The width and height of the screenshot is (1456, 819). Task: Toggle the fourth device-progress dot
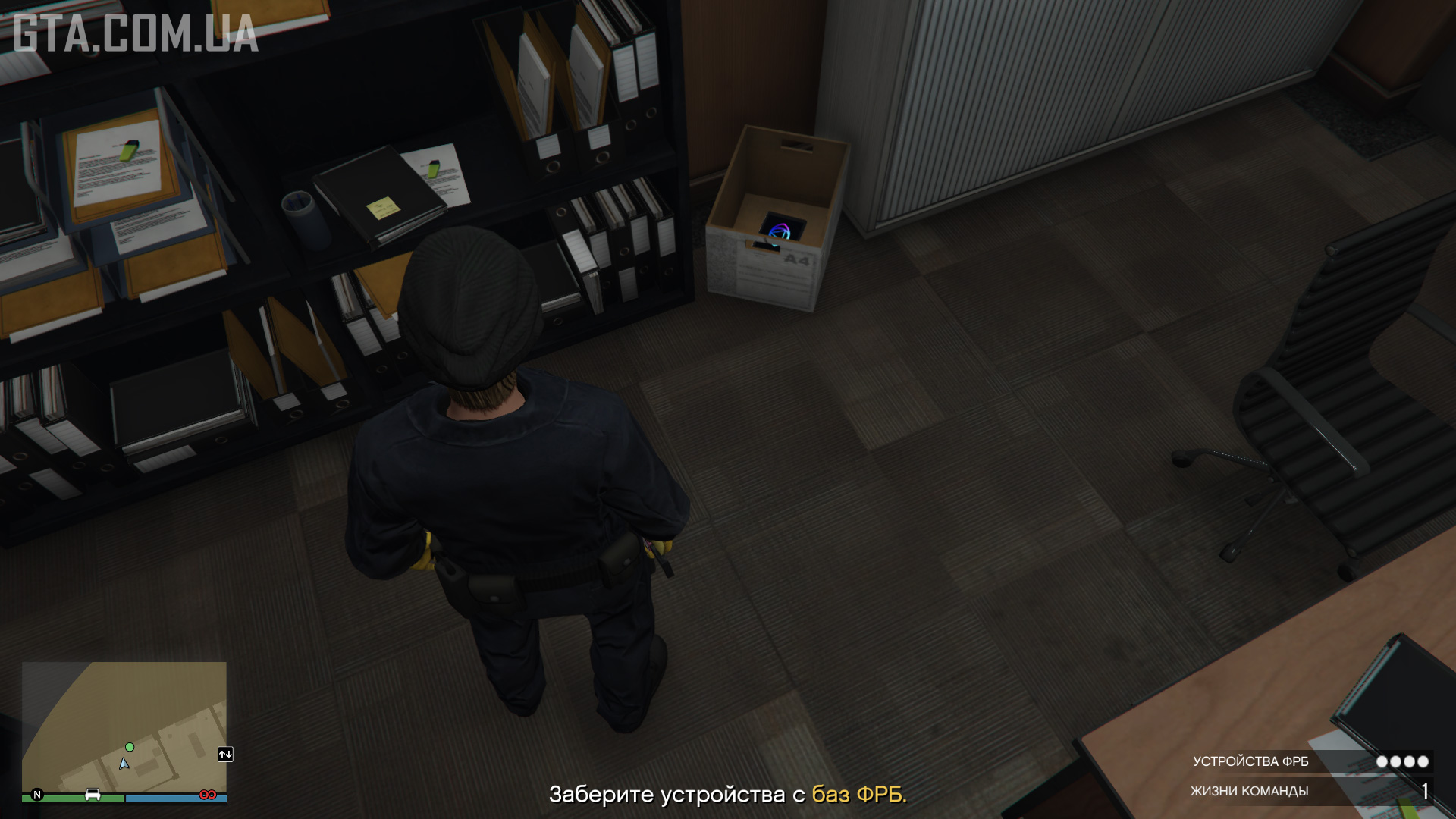coord(1422,762)
